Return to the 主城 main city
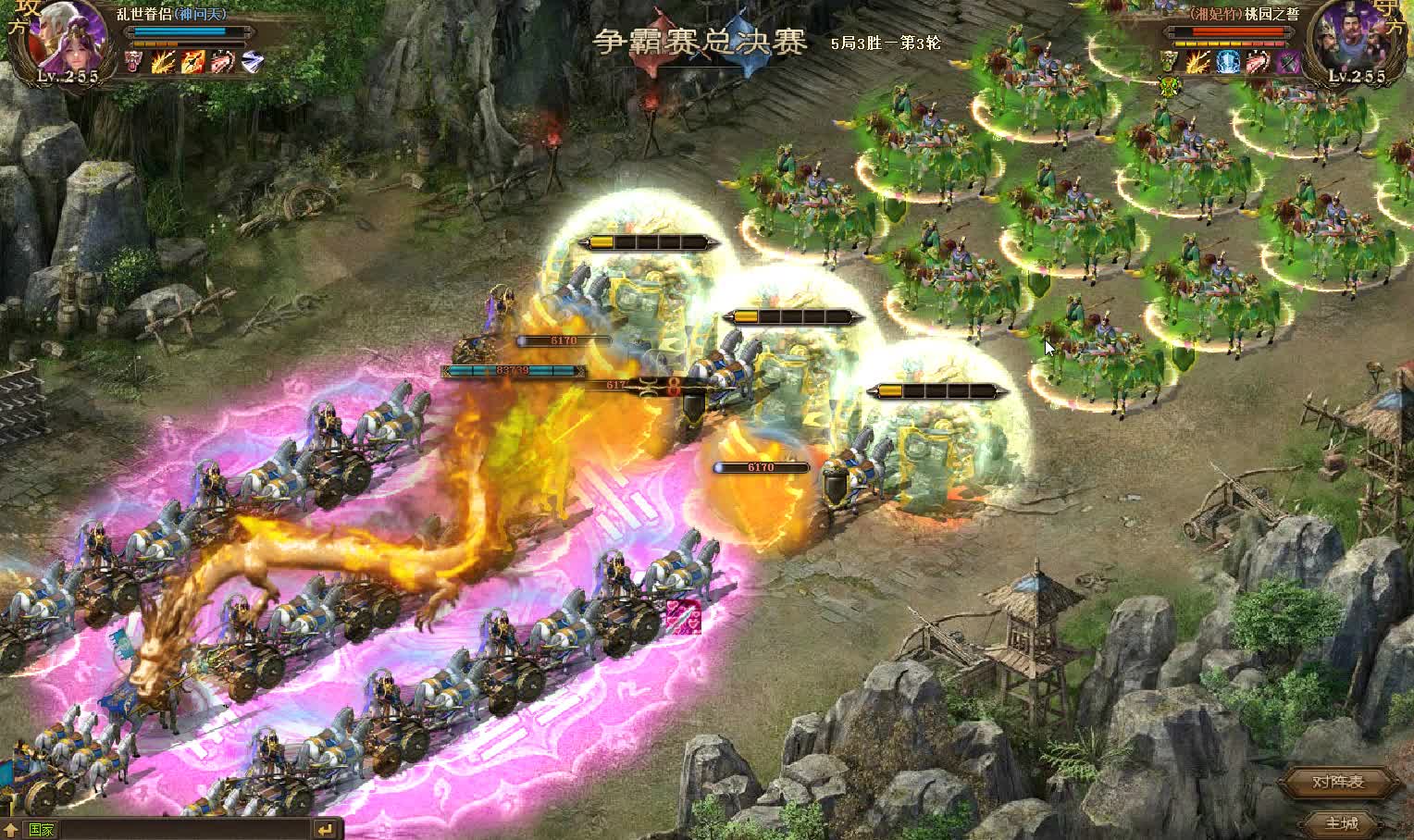Viewport: 1414px width, 840px height. (x=1341, y=822)
